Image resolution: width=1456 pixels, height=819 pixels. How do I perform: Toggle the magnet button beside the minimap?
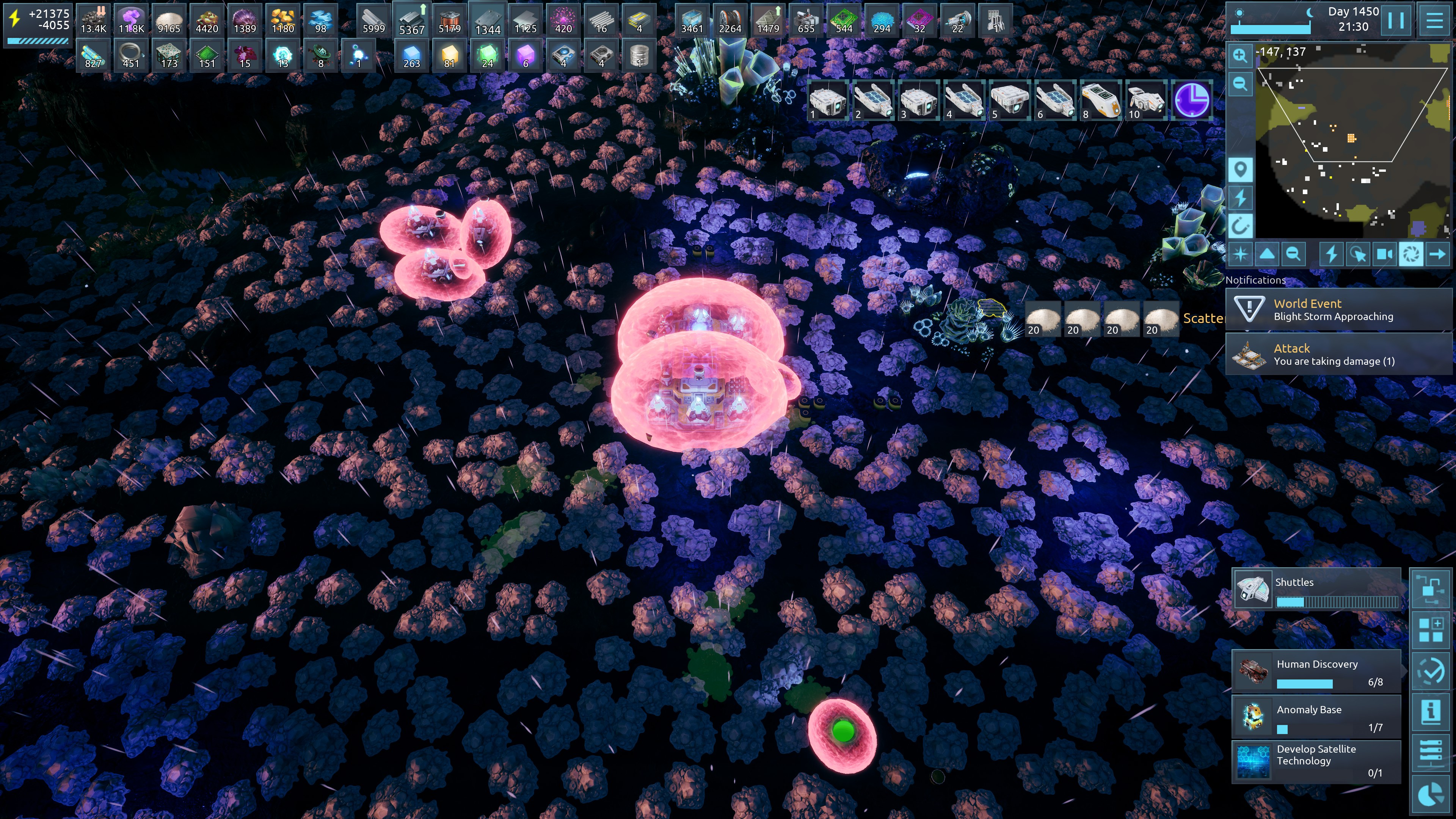coord(1240,226)
